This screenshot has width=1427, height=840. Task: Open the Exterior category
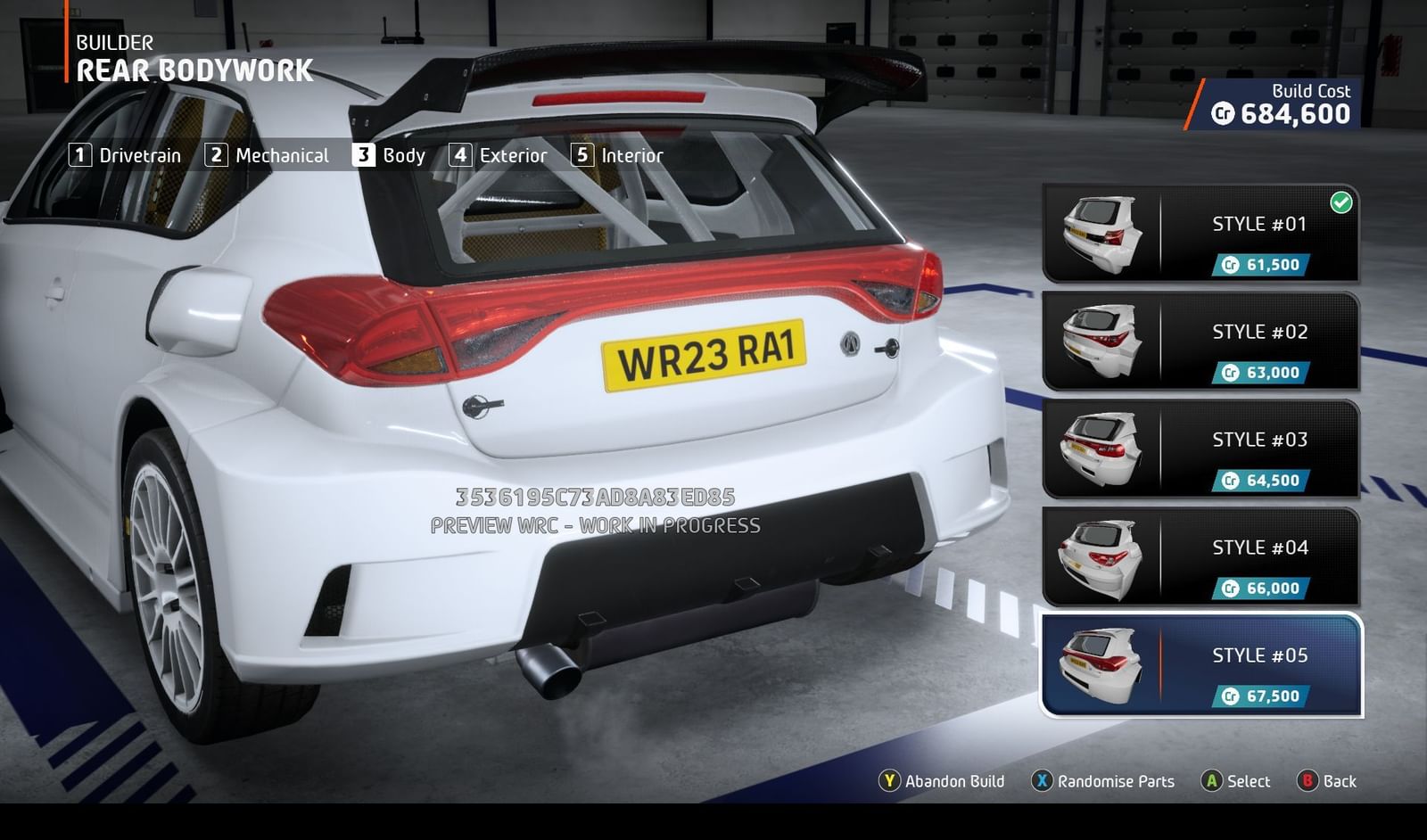point(515,155)
